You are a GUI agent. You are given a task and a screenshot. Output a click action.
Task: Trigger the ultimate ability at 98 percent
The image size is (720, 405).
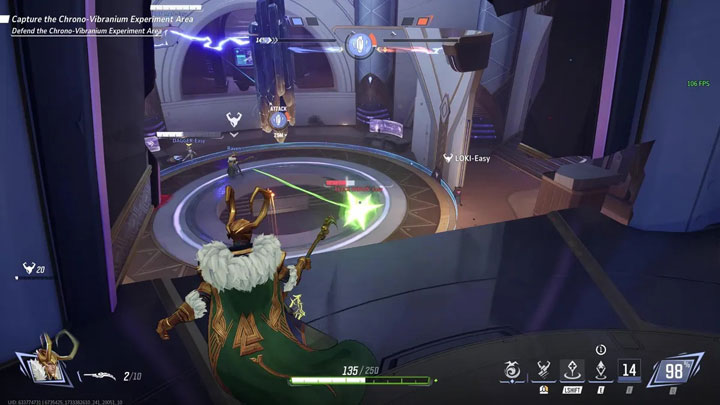pos(675,371)
